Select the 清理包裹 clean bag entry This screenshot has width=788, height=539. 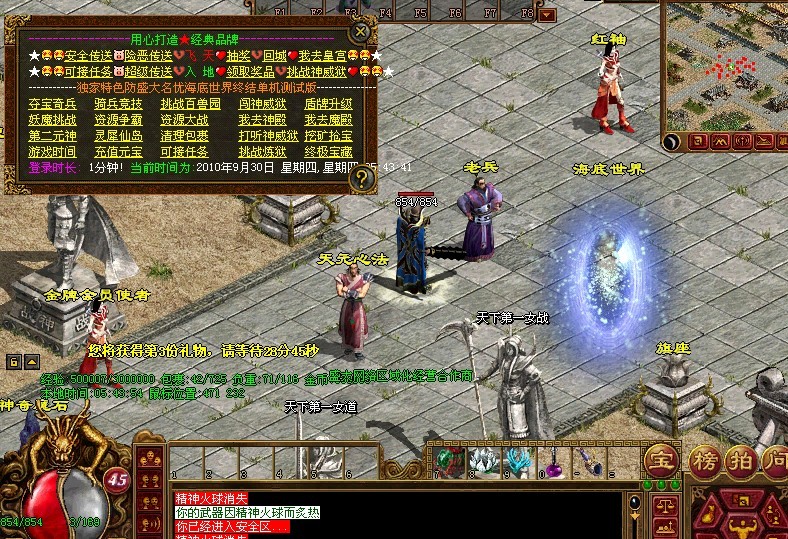pos(183,135)
